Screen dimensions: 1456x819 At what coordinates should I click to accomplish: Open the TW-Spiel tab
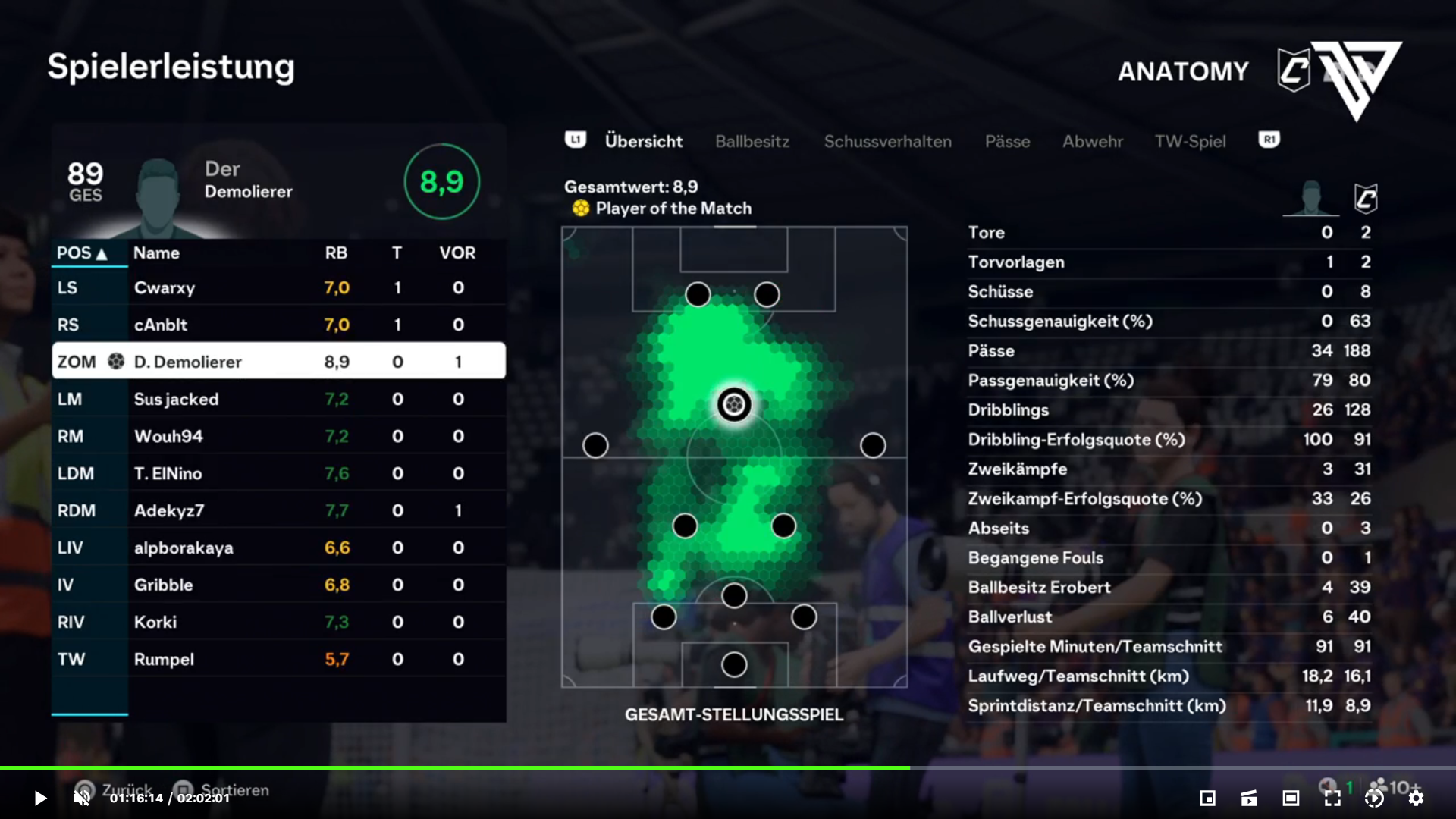pyautogui.click(x=1190, y=142)
